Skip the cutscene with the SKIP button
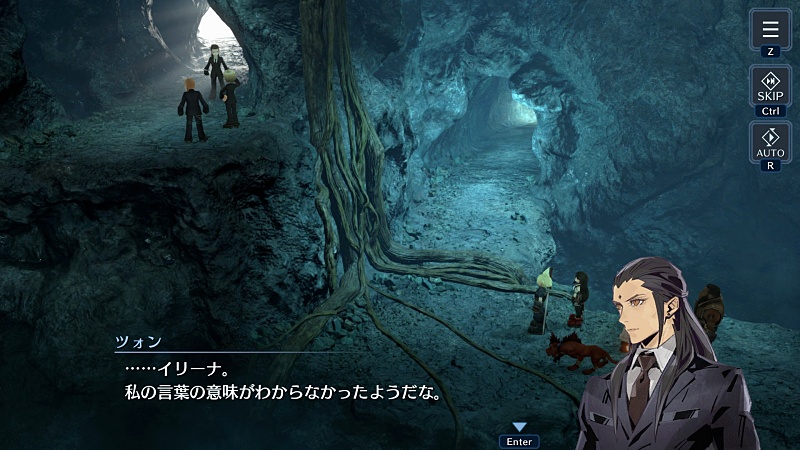This screenshot has height=450, width=800. 770,86
